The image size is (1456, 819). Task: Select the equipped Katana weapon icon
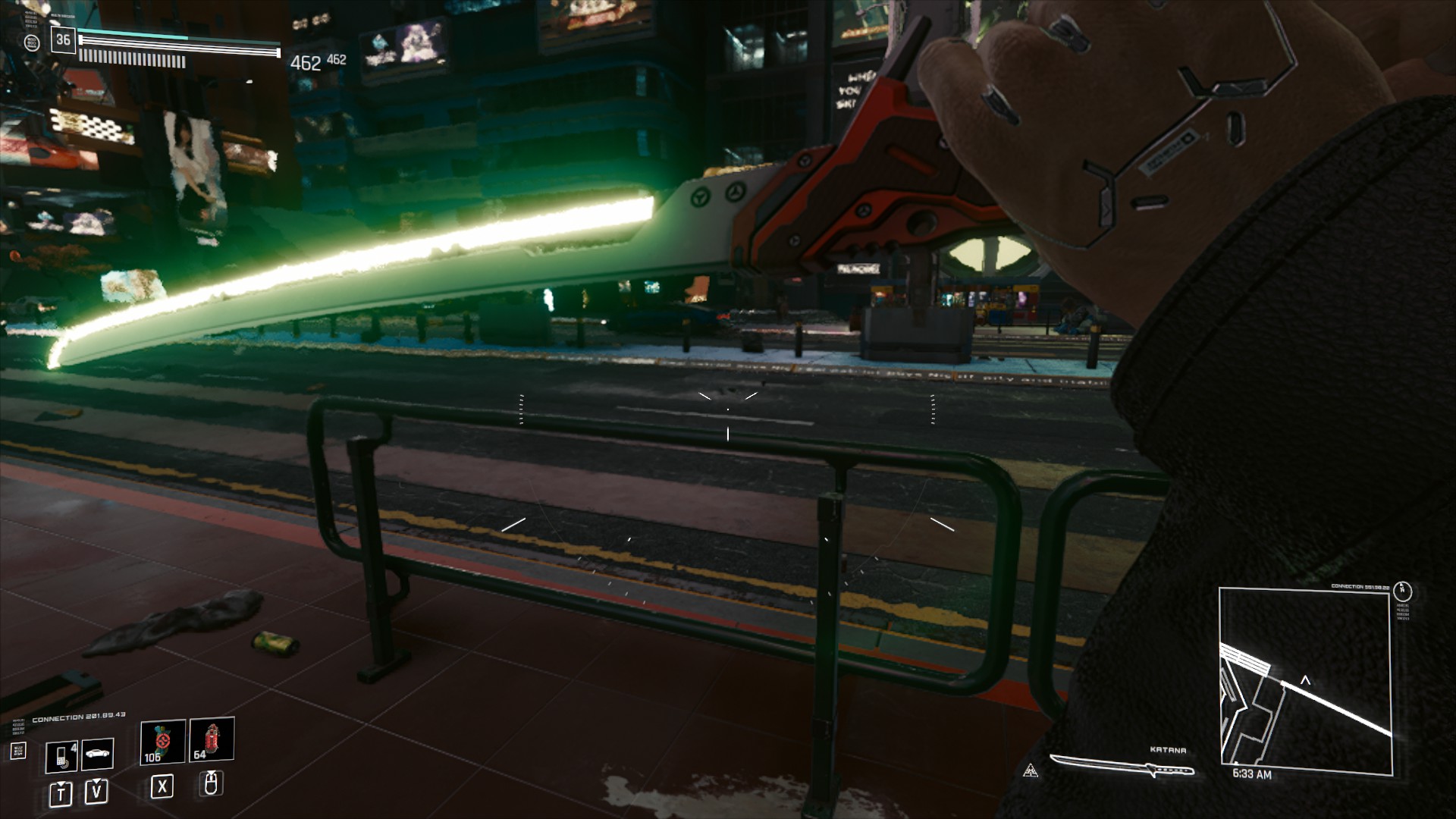[1122, 768]
